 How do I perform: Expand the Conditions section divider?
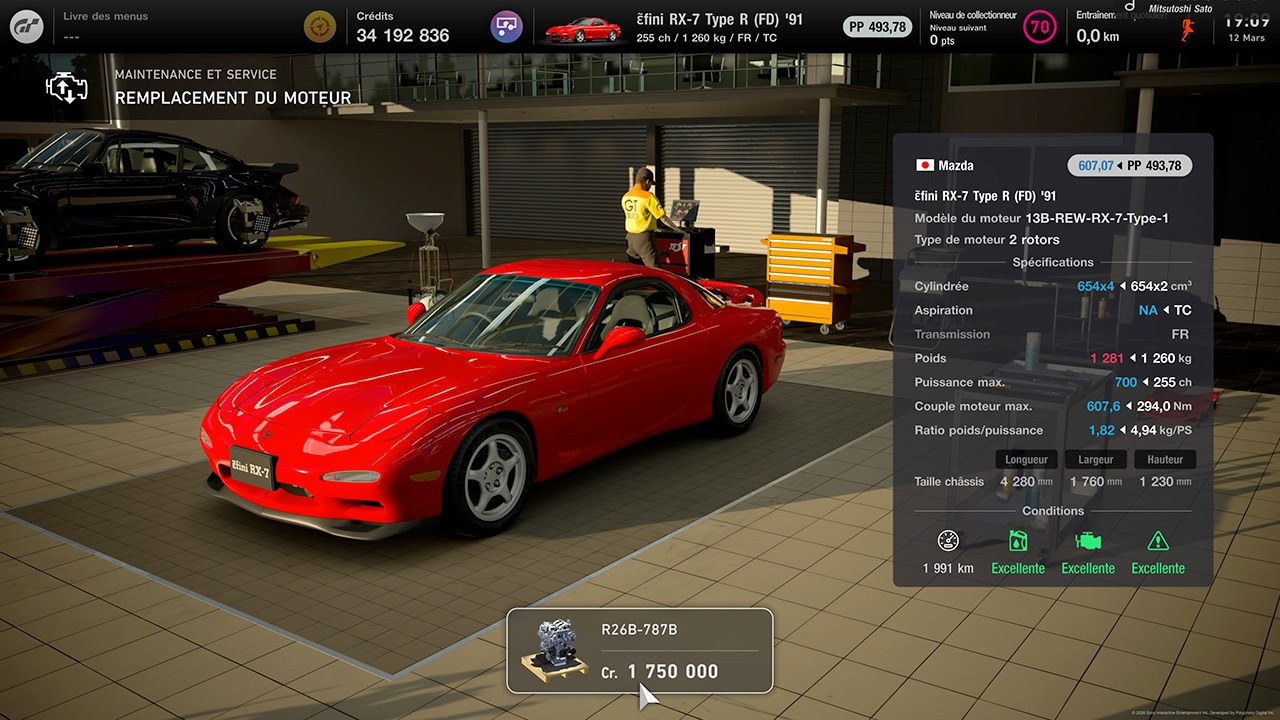coord(1052,511)
